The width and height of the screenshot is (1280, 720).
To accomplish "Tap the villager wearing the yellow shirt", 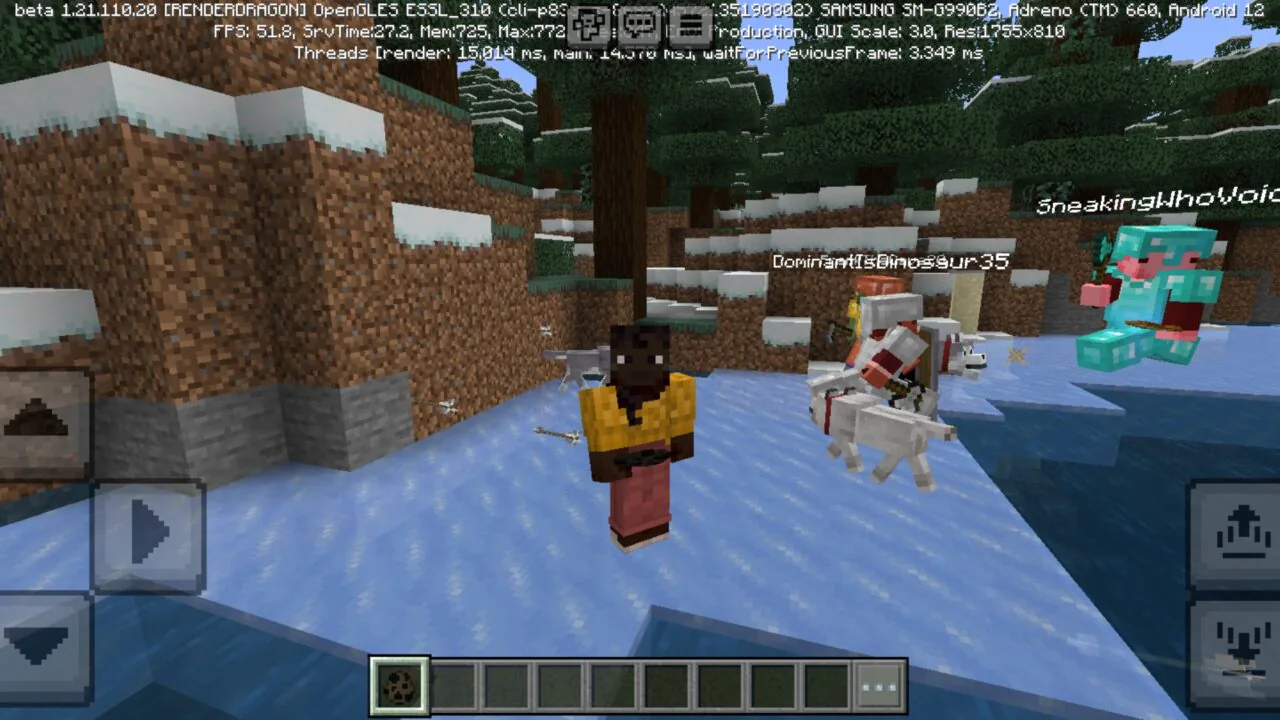I will 638,430.
